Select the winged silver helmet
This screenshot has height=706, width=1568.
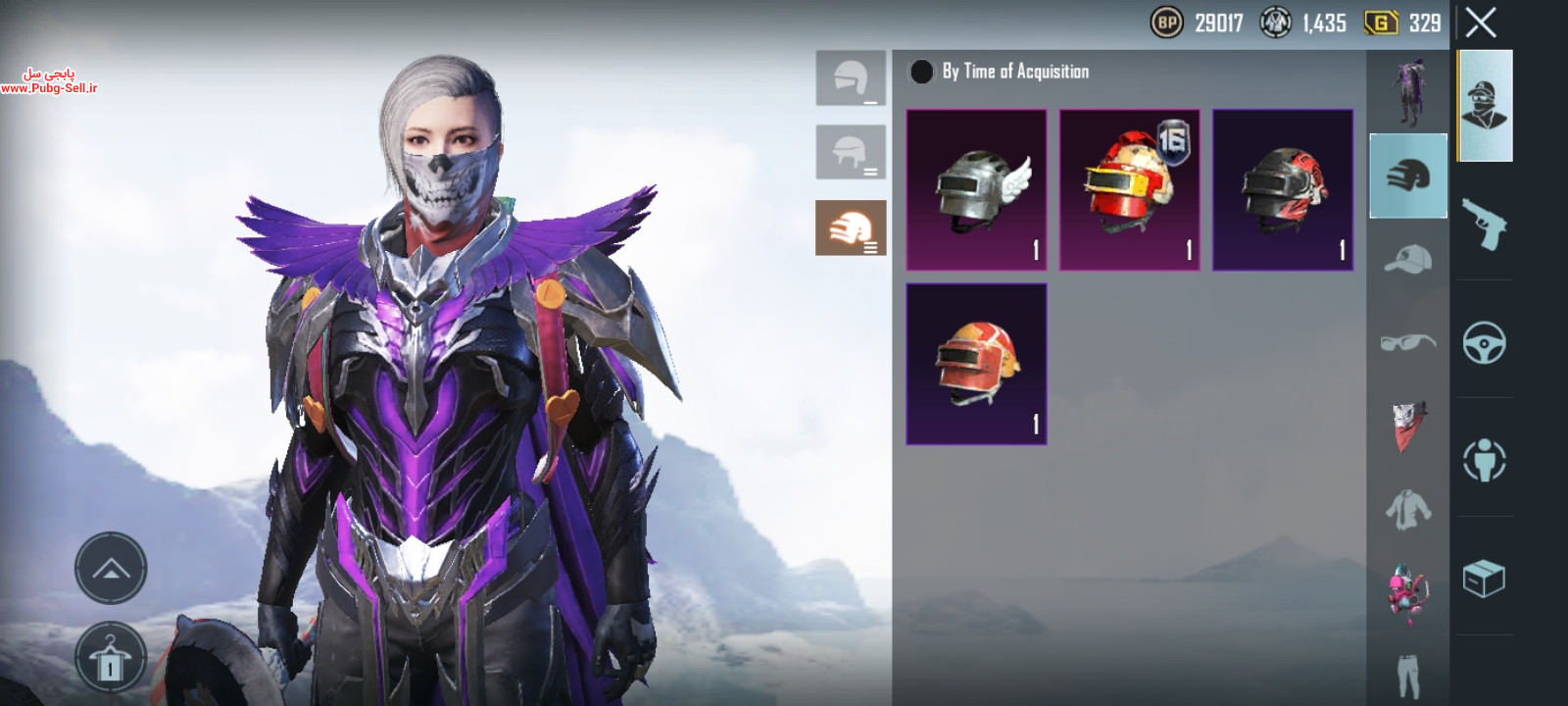pos(976,190)
